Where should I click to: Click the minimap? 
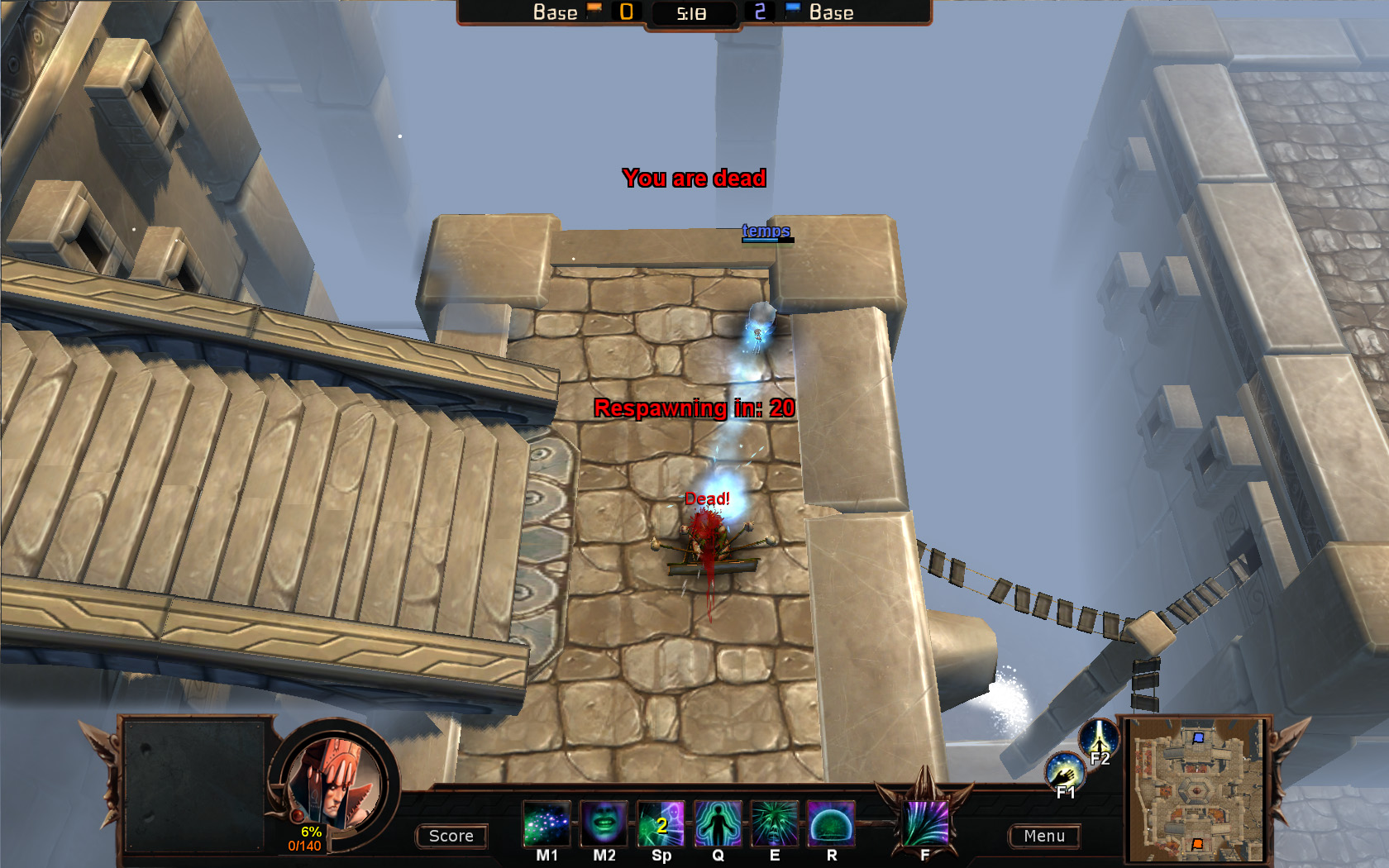click(1196, 789)
